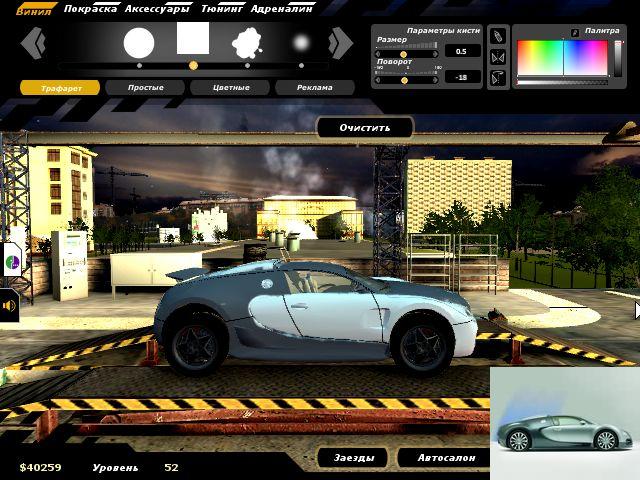Go to Заезды races
The width and height of the screenshot is (640, 480).
pos(353,458)
